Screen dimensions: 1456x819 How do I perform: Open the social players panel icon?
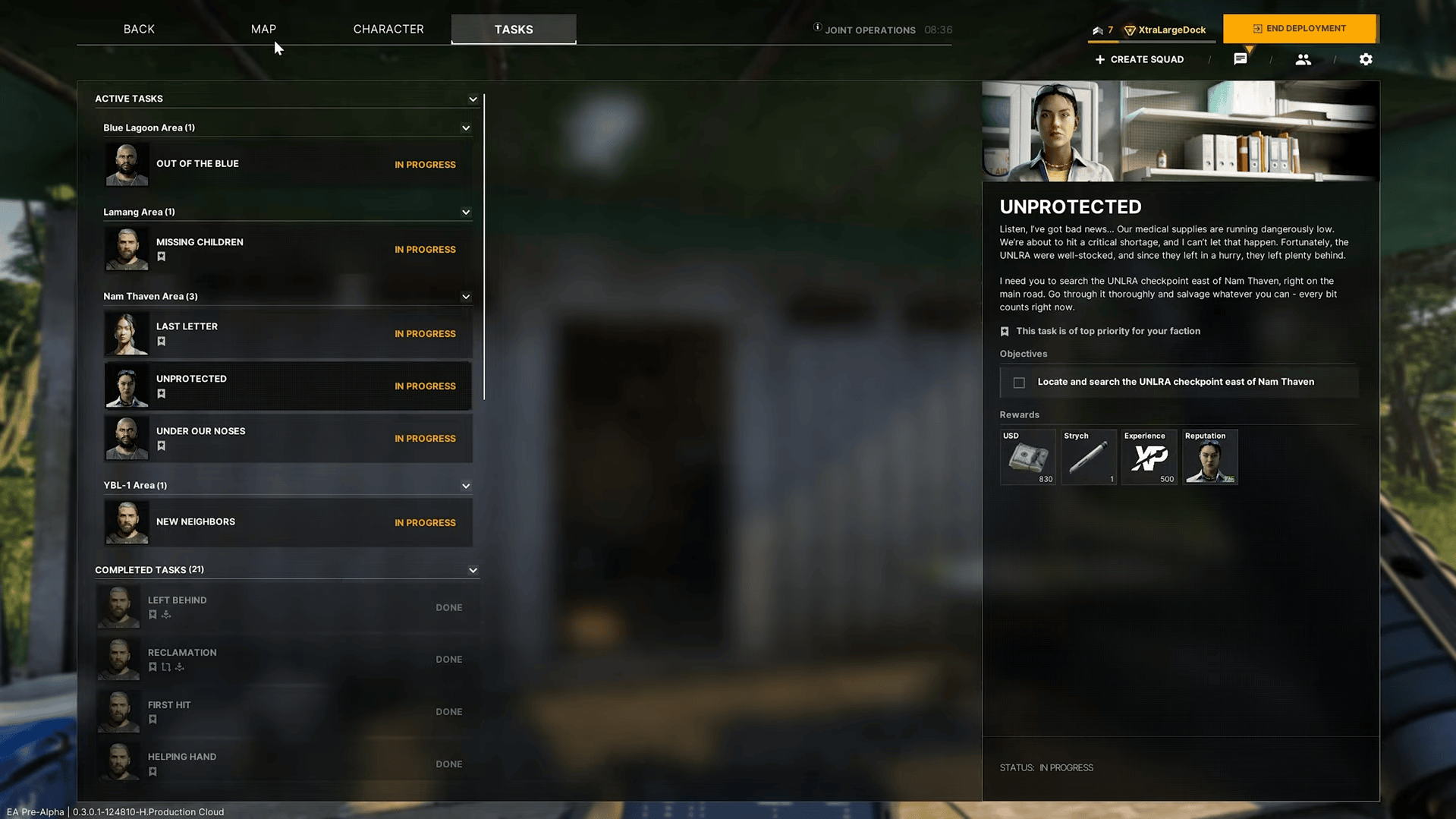(x=1303, y=59)
